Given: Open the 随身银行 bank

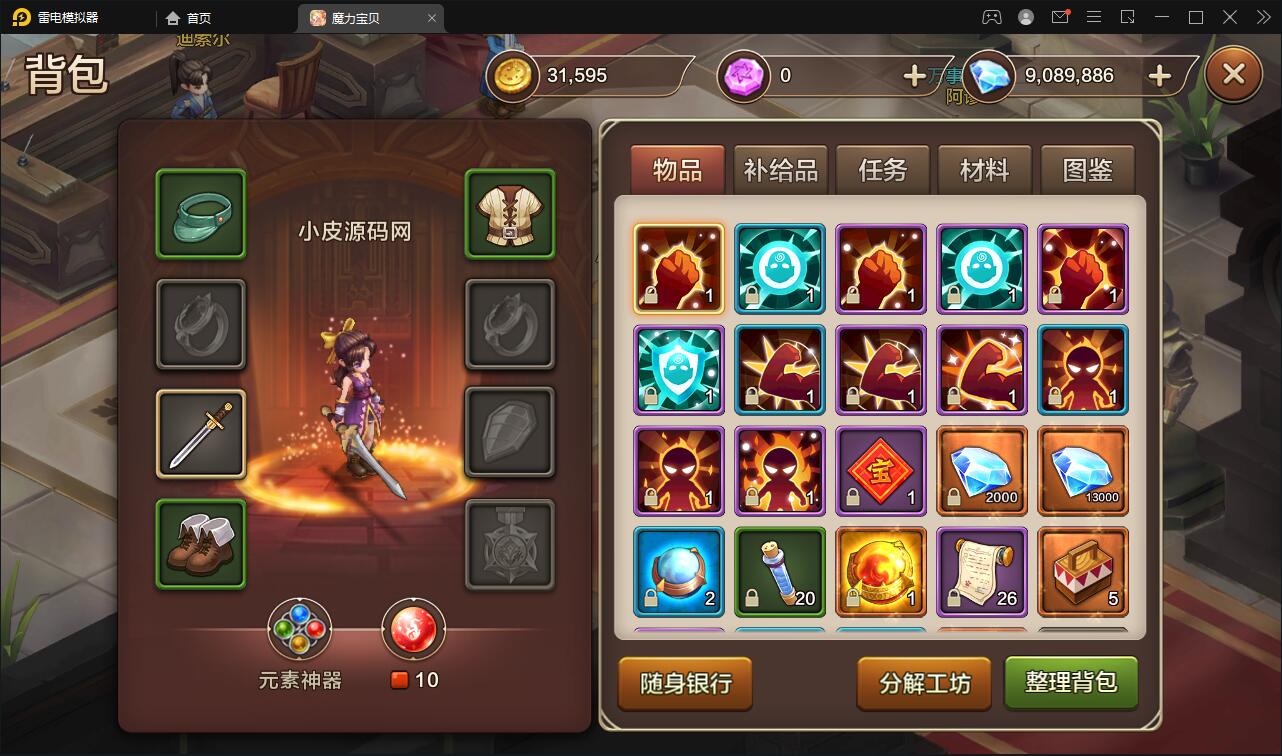Looking at the screenshot, I should (684, 684).
